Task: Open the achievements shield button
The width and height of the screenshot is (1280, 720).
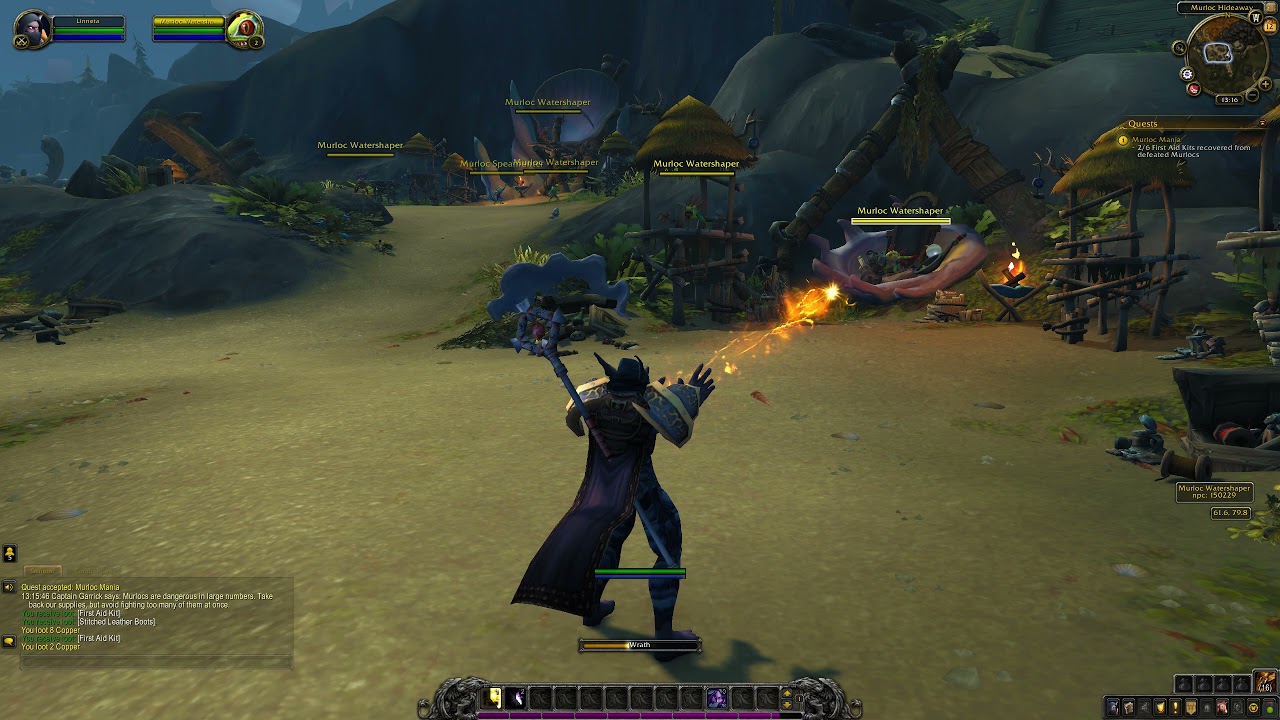Action: point(1160,707)
